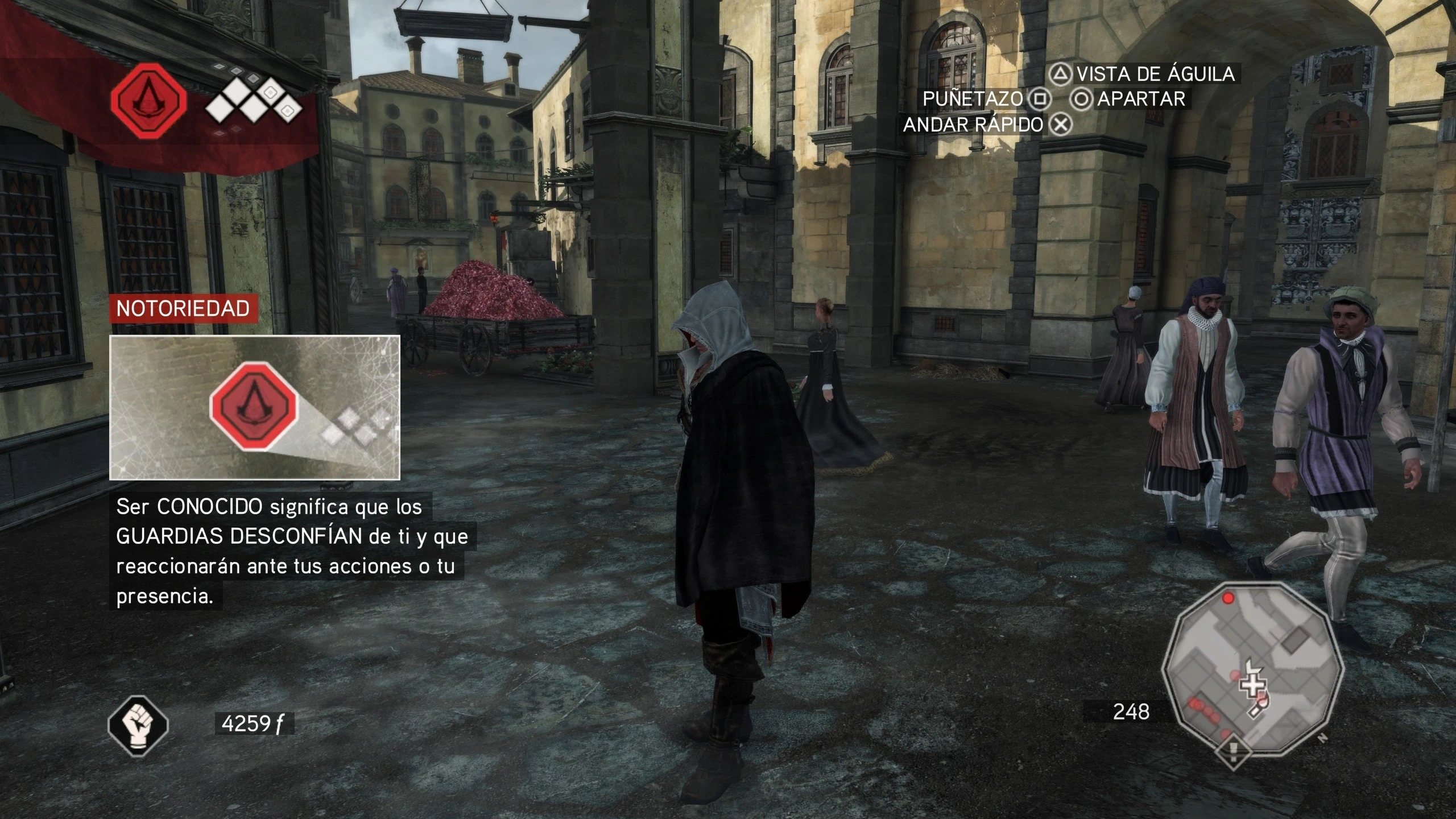The image size is (1456, 819).
Task: Select the fist weapon icon
Action: [x=138, y=726]
